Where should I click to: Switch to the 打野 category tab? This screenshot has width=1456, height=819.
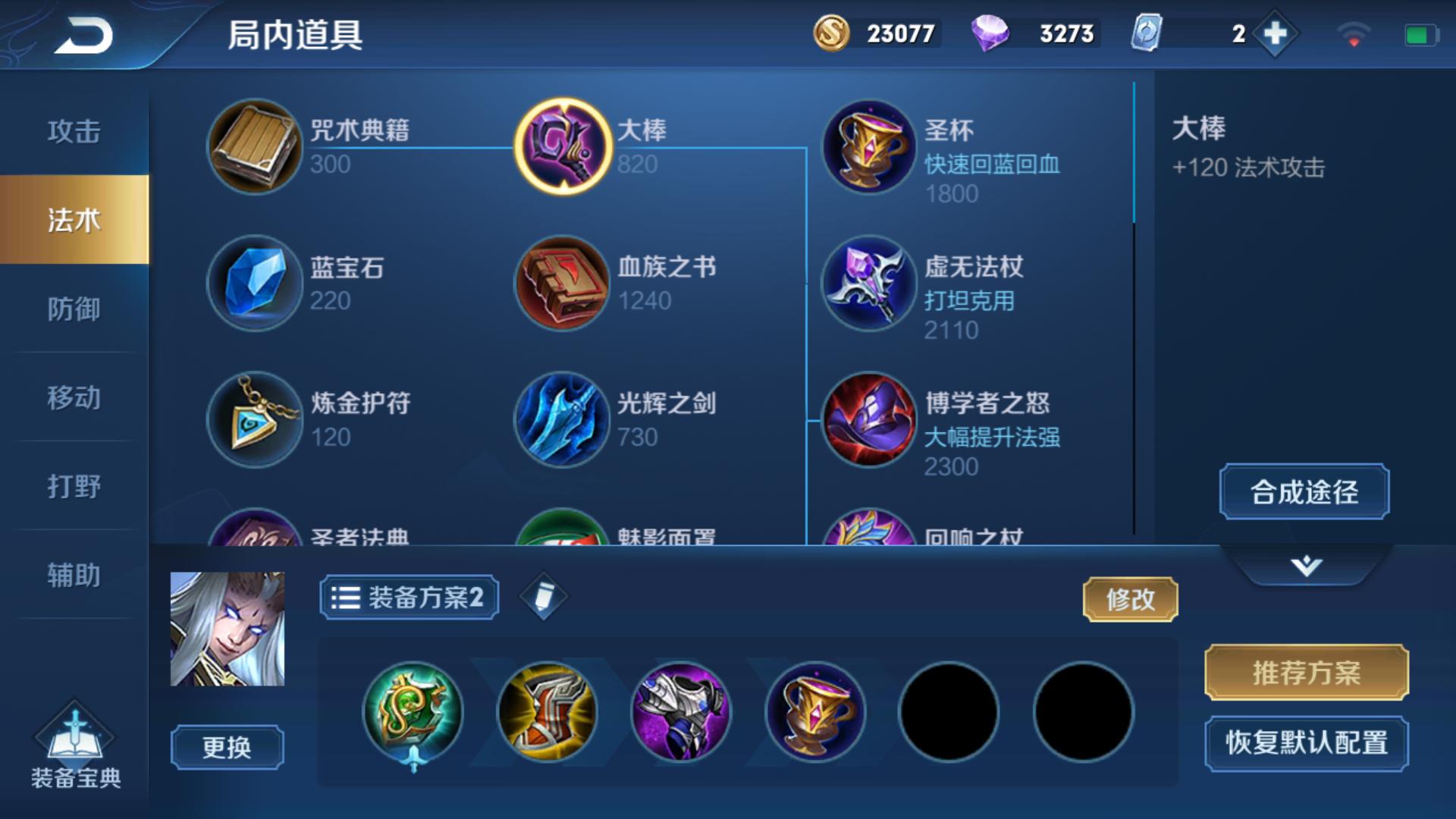(74, 488)
